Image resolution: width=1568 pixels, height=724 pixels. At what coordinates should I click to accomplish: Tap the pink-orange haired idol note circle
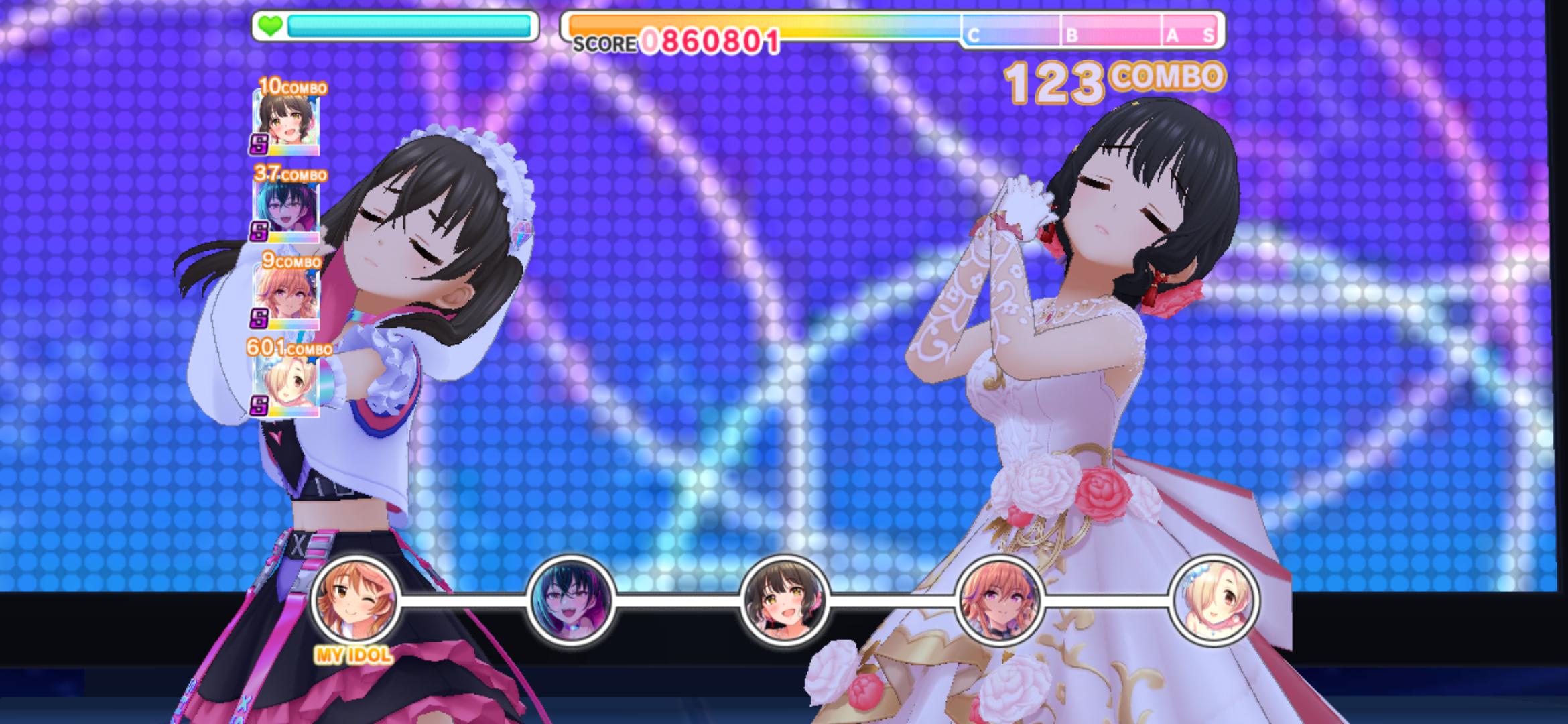998,600
